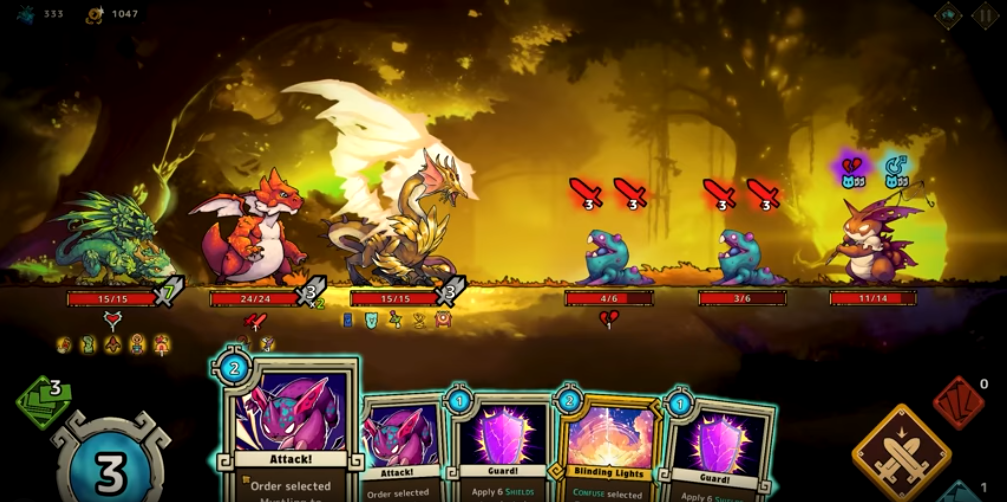This screenshot has height=502, width=1008.
Task: View the red discard pile
Action: 957,401
